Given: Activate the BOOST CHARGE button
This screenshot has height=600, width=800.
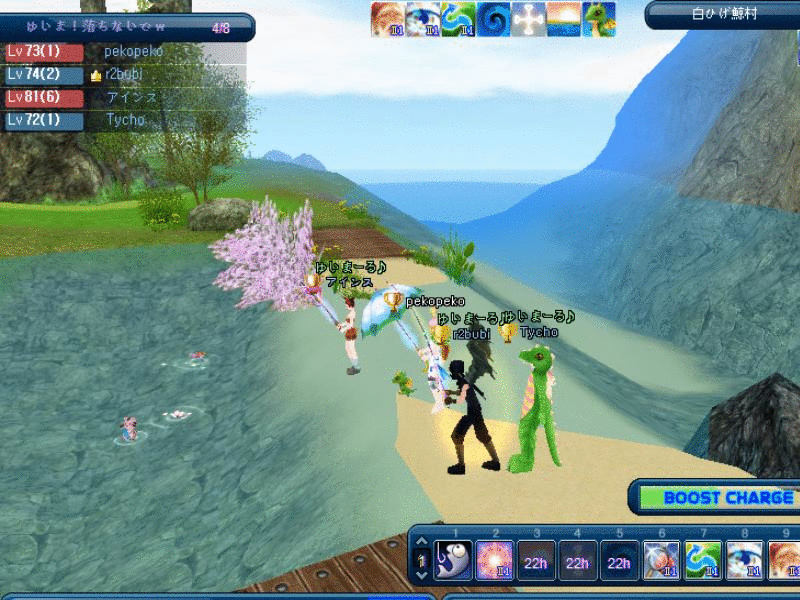Looking at the screenshot, I should [x=714, y=497].
